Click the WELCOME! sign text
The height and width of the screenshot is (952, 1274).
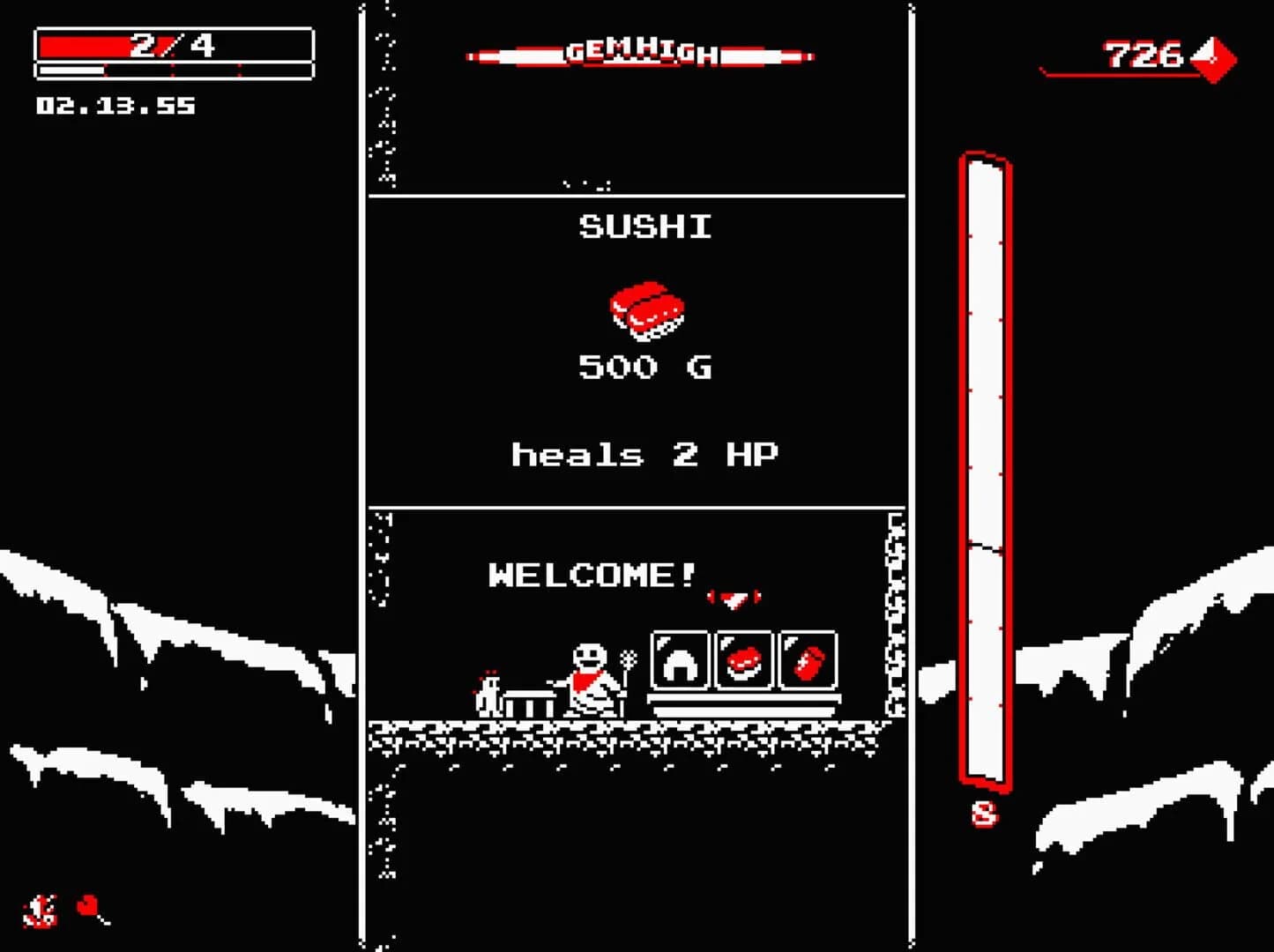click(x=592, y=575)
